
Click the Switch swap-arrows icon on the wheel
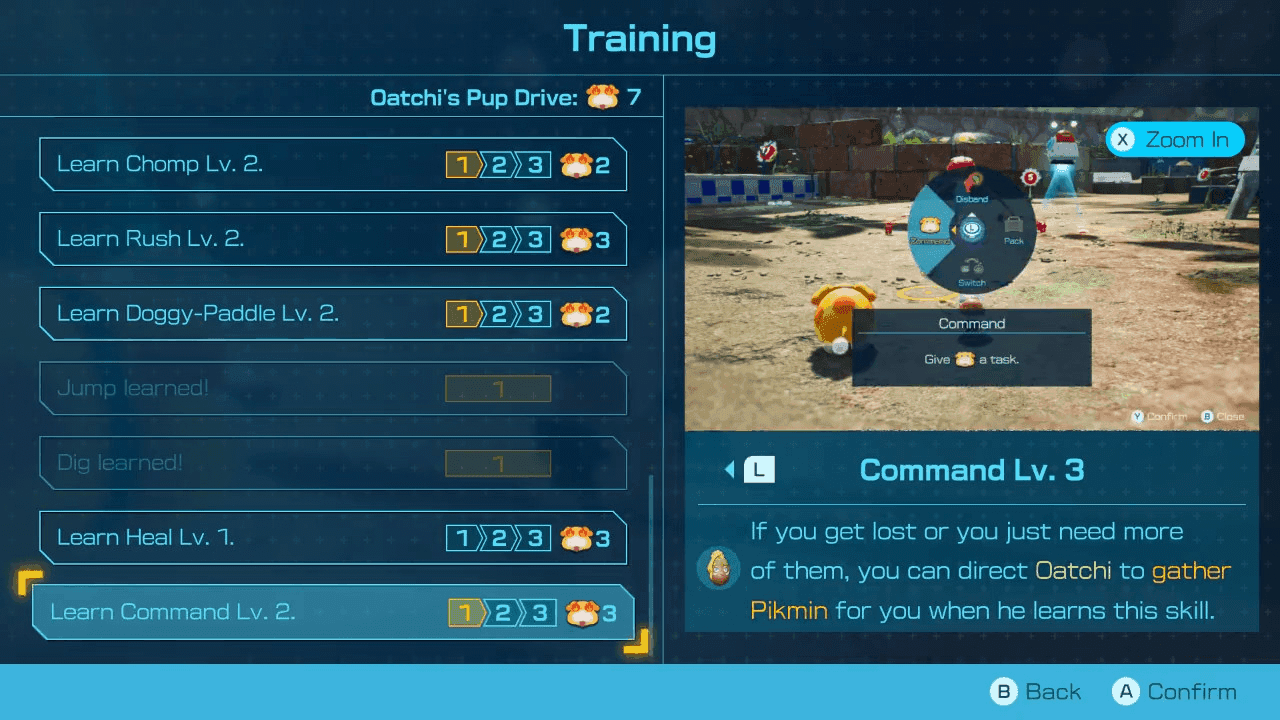[x=971, y=263]
